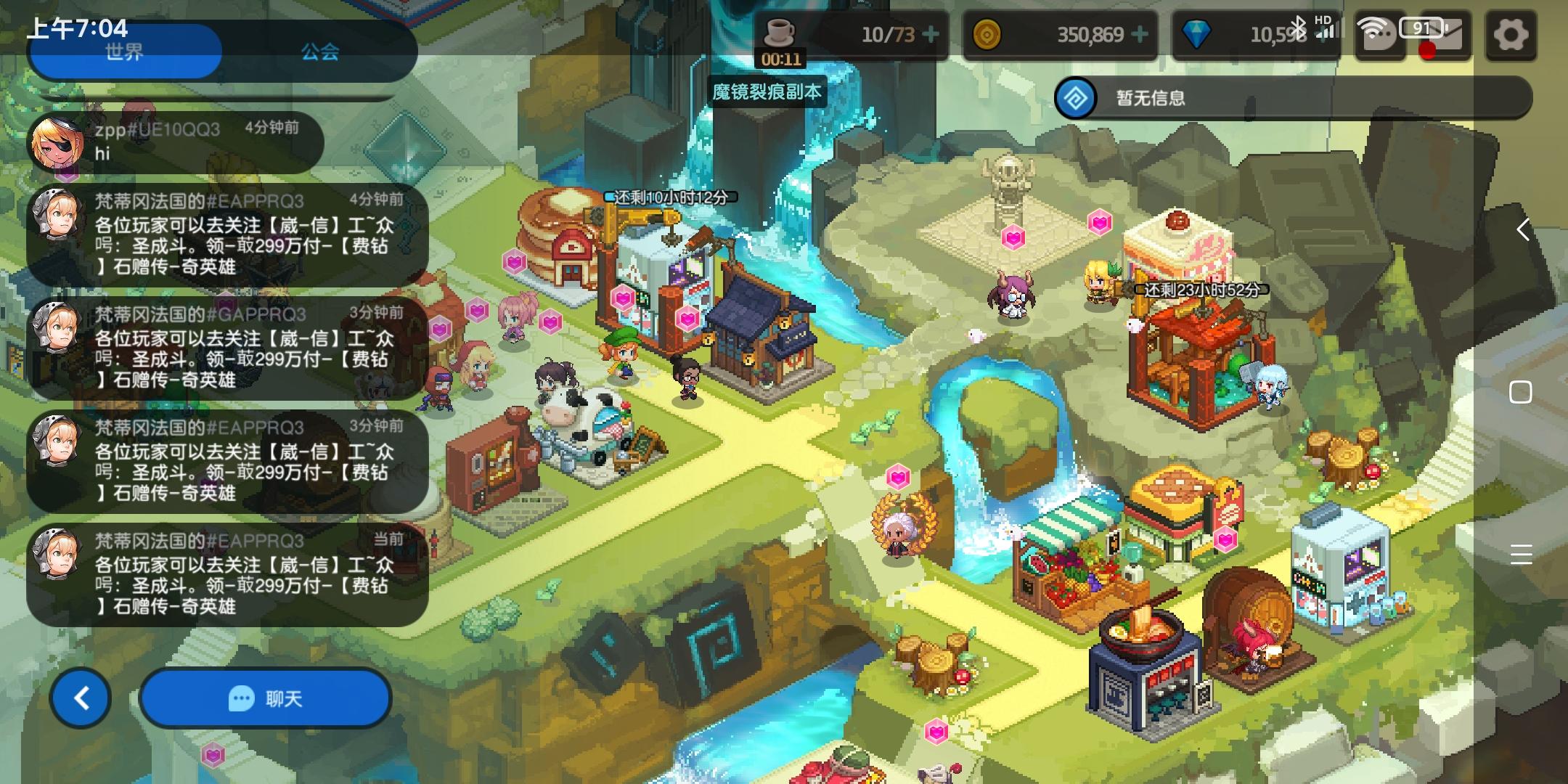Image resolution: width=1568 pixels, height=784 pixels.
Task: Open the gear Settings menu
Action: coord(1511,35)
